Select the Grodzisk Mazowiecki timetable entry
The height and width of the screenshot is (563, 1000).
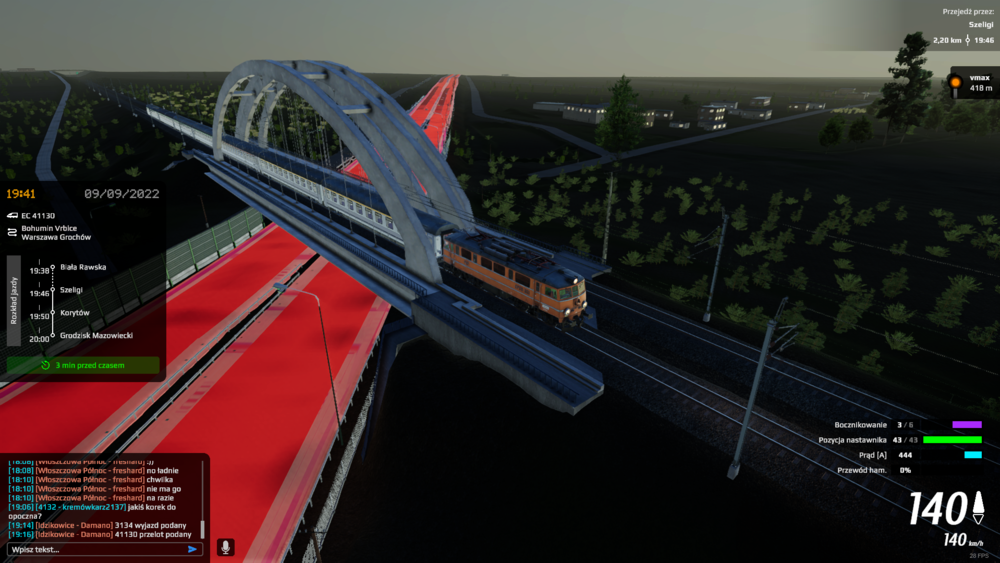pos(96,336)
